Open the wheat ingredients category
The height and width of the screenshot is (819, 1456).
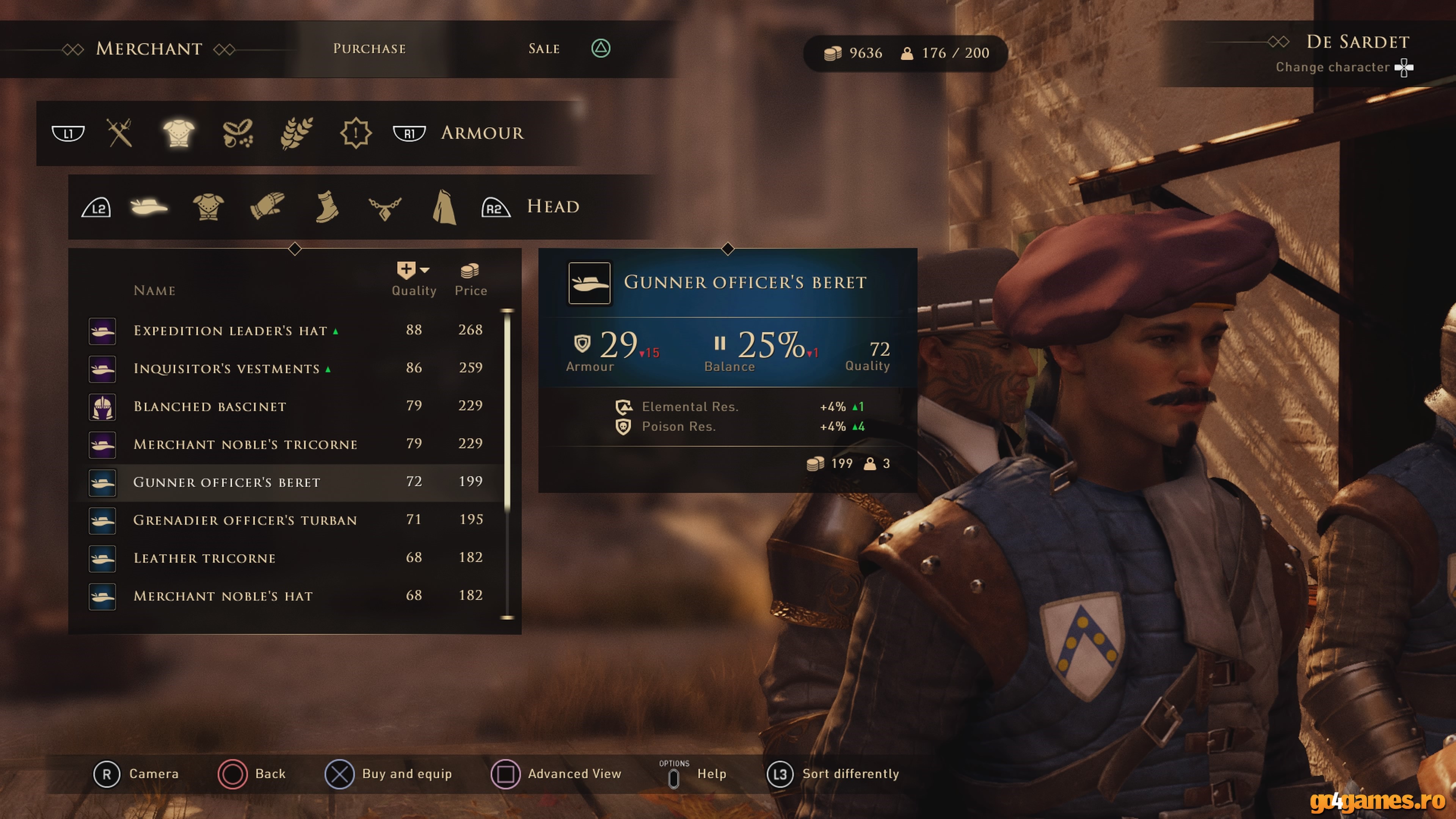tap(296, 133)
